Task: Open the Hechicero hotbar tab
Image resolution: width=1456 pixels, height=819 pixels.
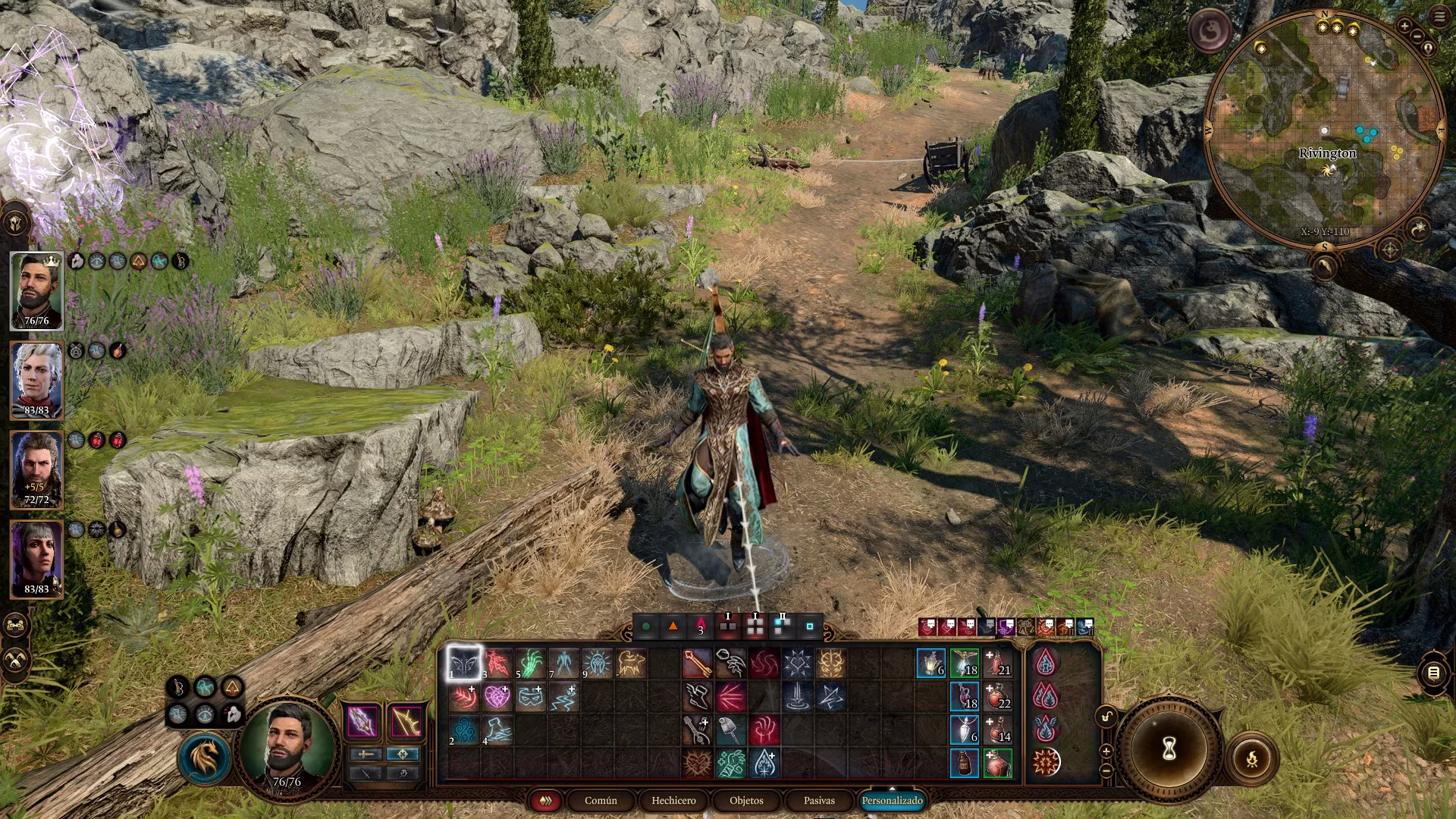Action: coord(673,801)
